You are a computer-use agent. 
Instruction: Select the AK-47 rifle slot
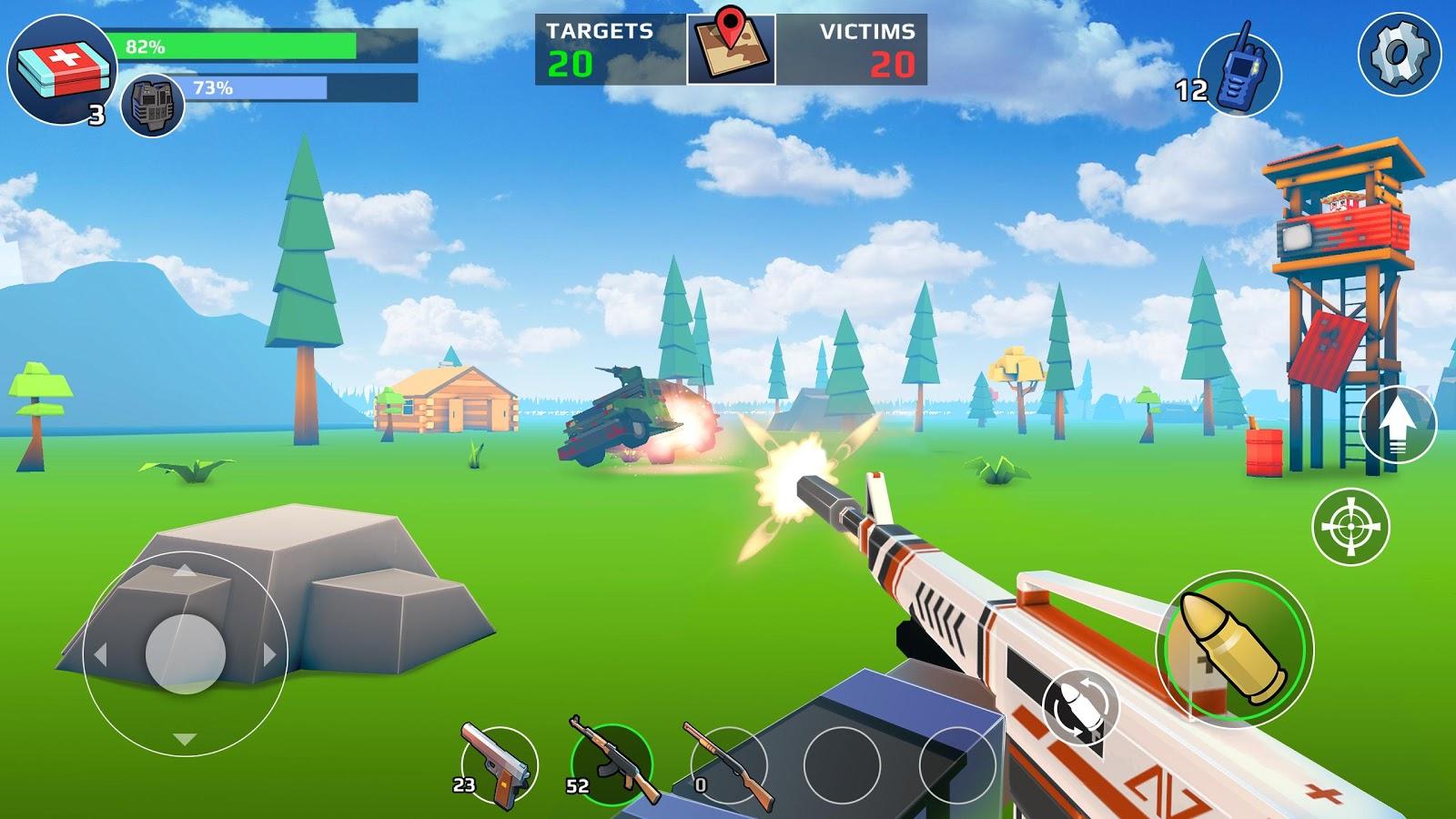(x=612, y=764)
